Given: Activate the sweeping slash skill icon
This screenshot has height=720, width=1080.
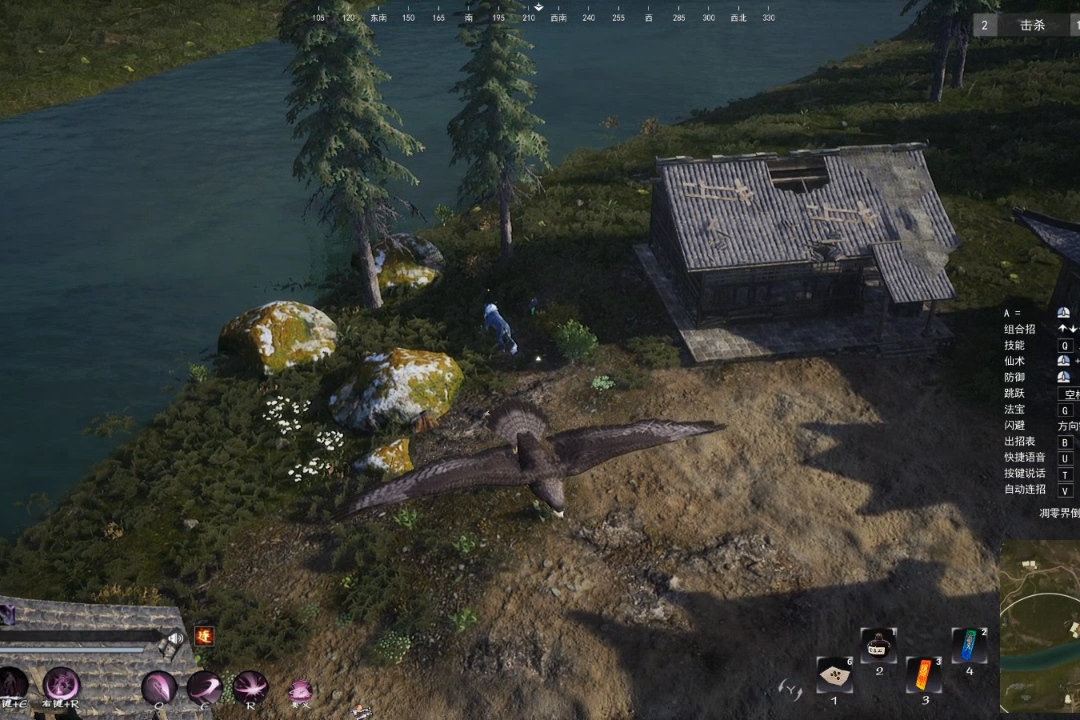Looking at the screenshot, I should click(x=204, y=687).
